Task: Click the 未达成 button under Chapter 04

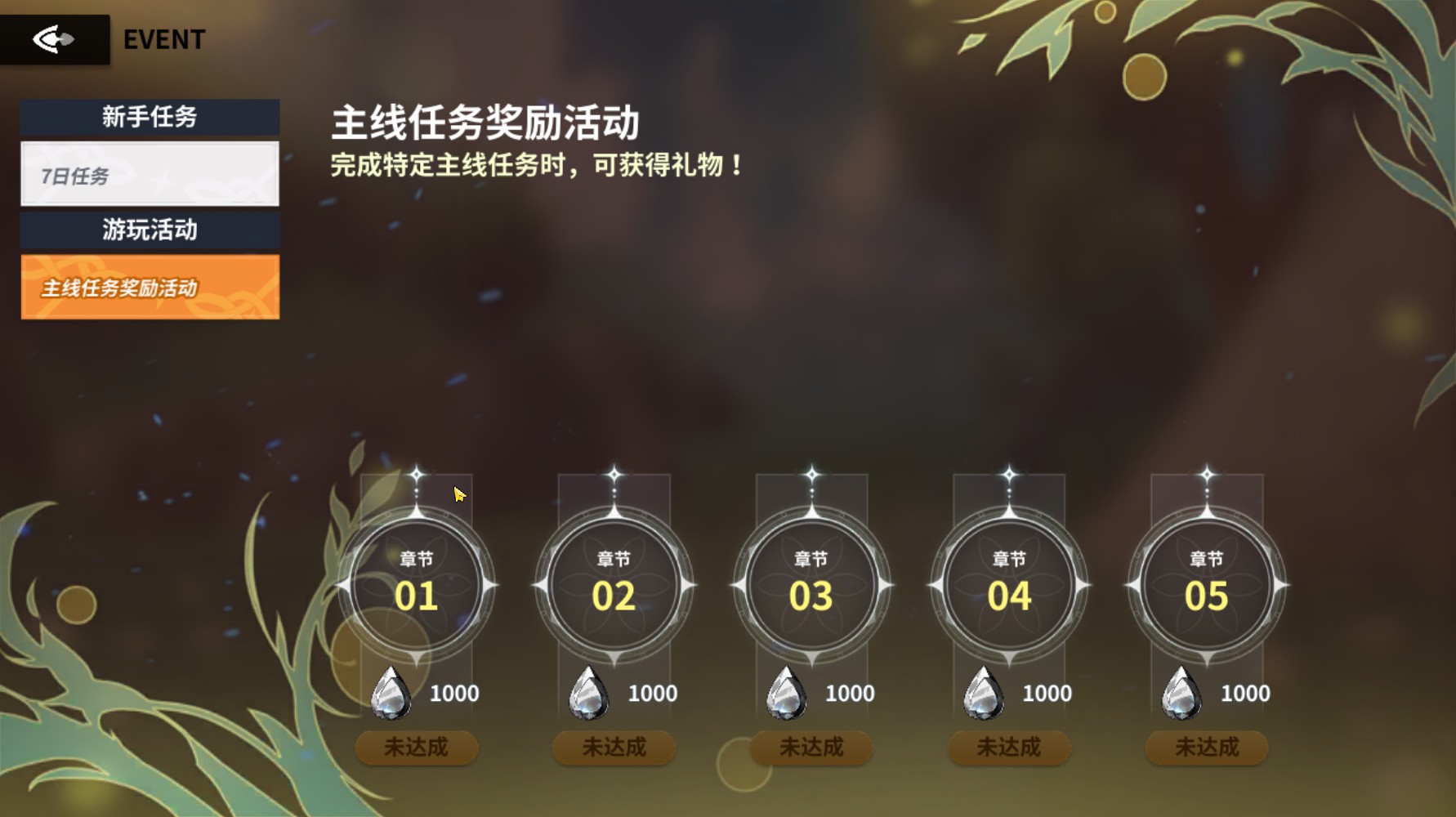Action: (1009, 747)
